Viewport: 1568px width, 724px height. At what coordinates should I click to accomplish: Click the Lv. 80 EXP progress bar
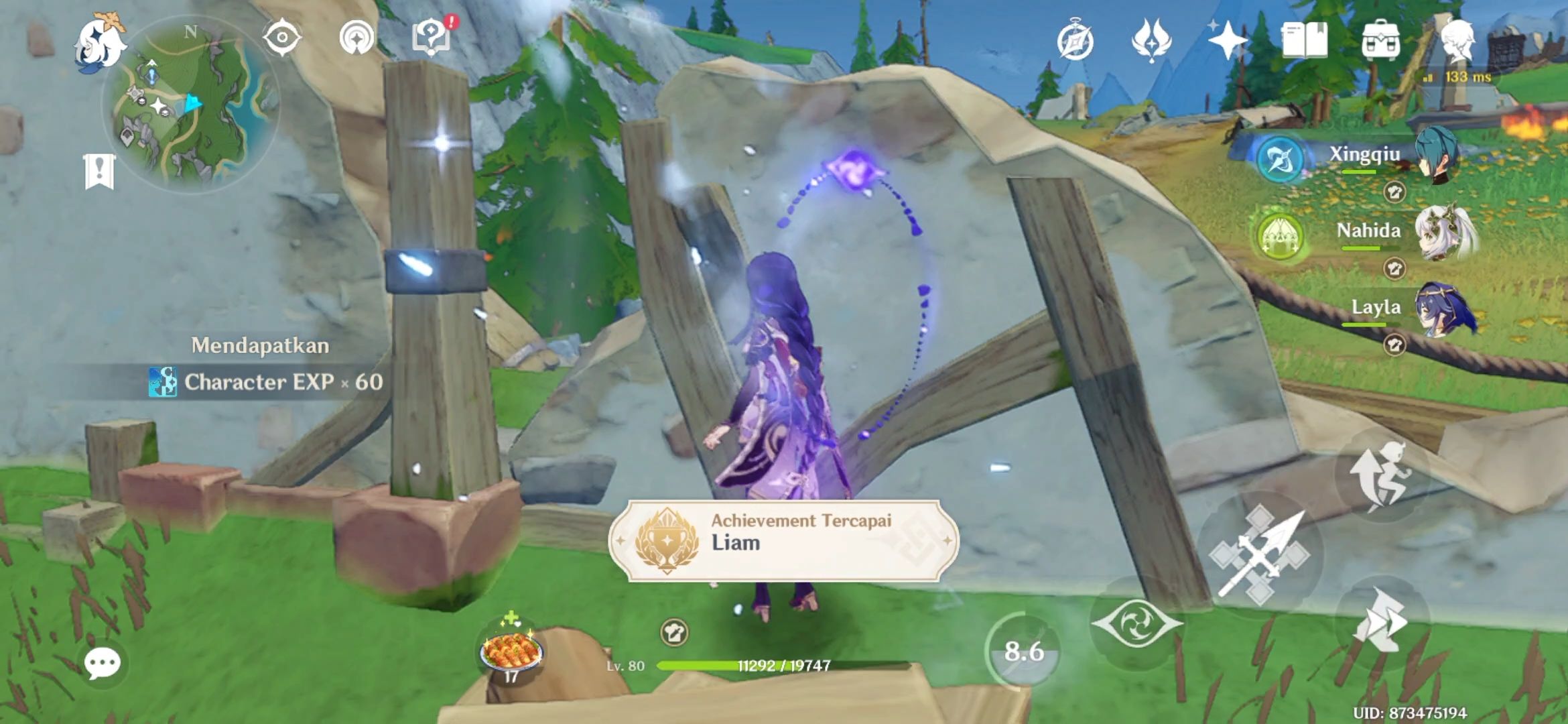tap(737, 666)
